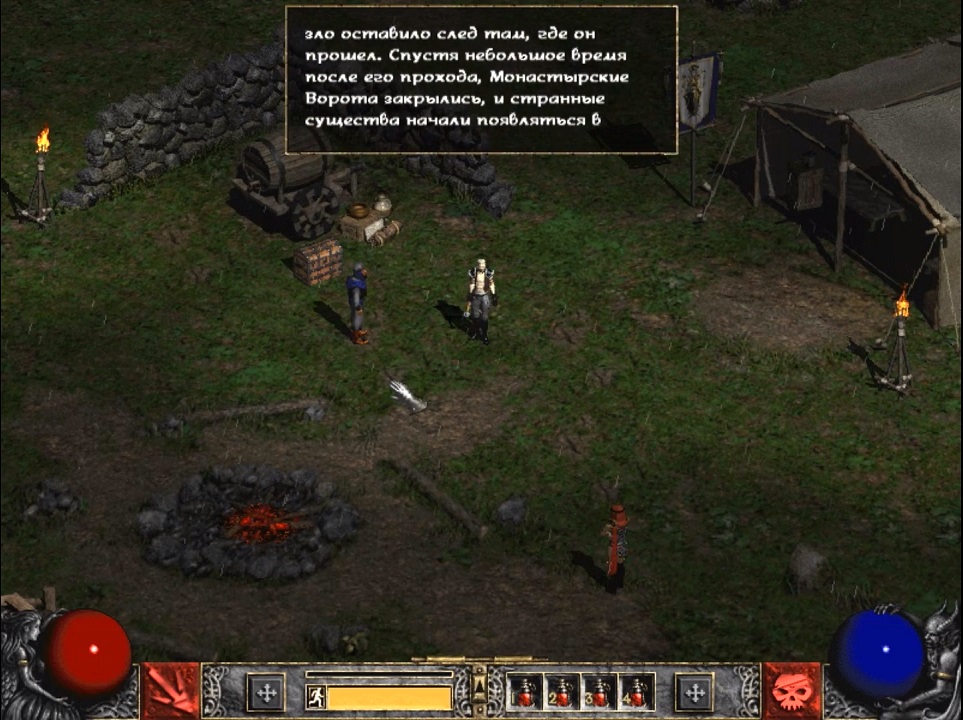Open the red skull right-hand skill icon
Image resolution: width=963 pixels, height=720 pixels.
[792, 691]
